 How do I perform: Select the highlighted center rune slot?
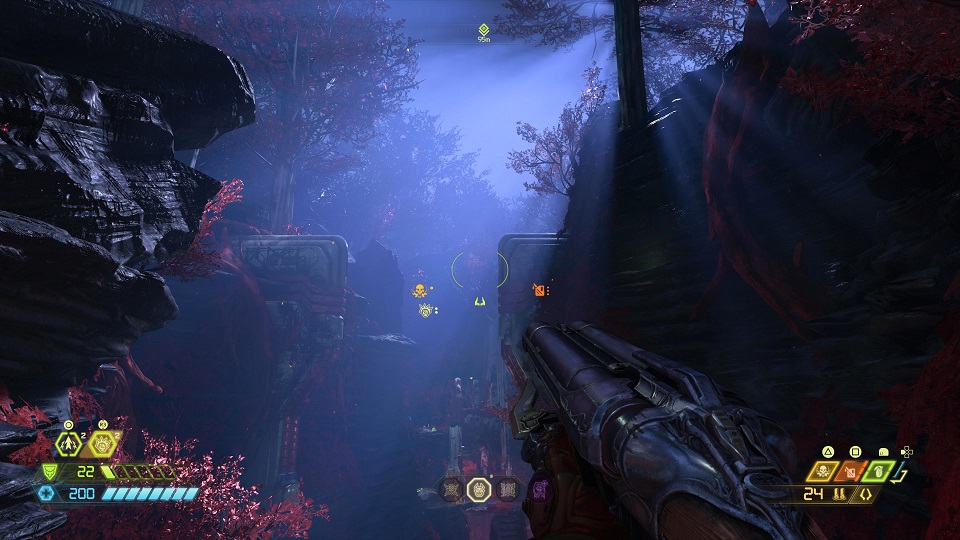pos(479,489)
